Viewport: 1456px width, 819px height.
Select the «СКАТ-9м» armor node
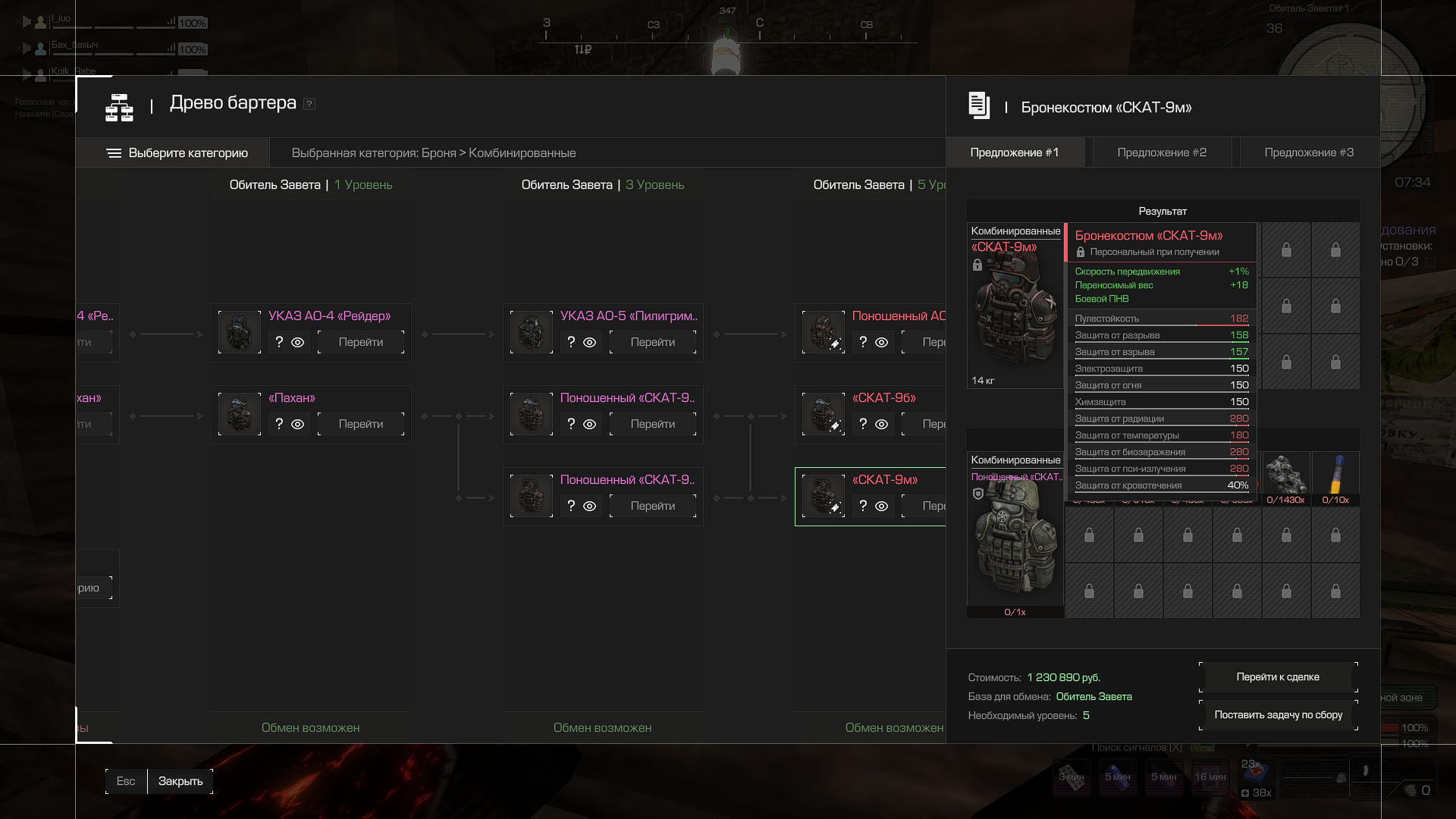885,480
